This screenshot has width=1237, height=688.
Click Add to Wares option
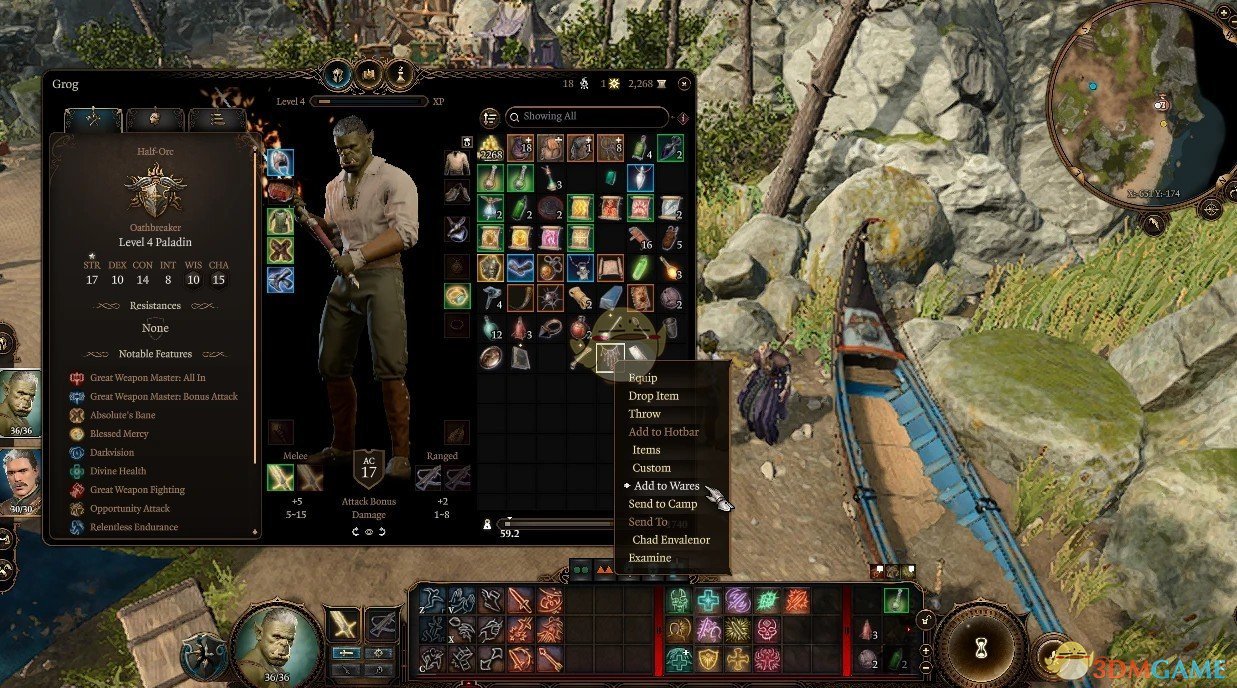(666, 486)
